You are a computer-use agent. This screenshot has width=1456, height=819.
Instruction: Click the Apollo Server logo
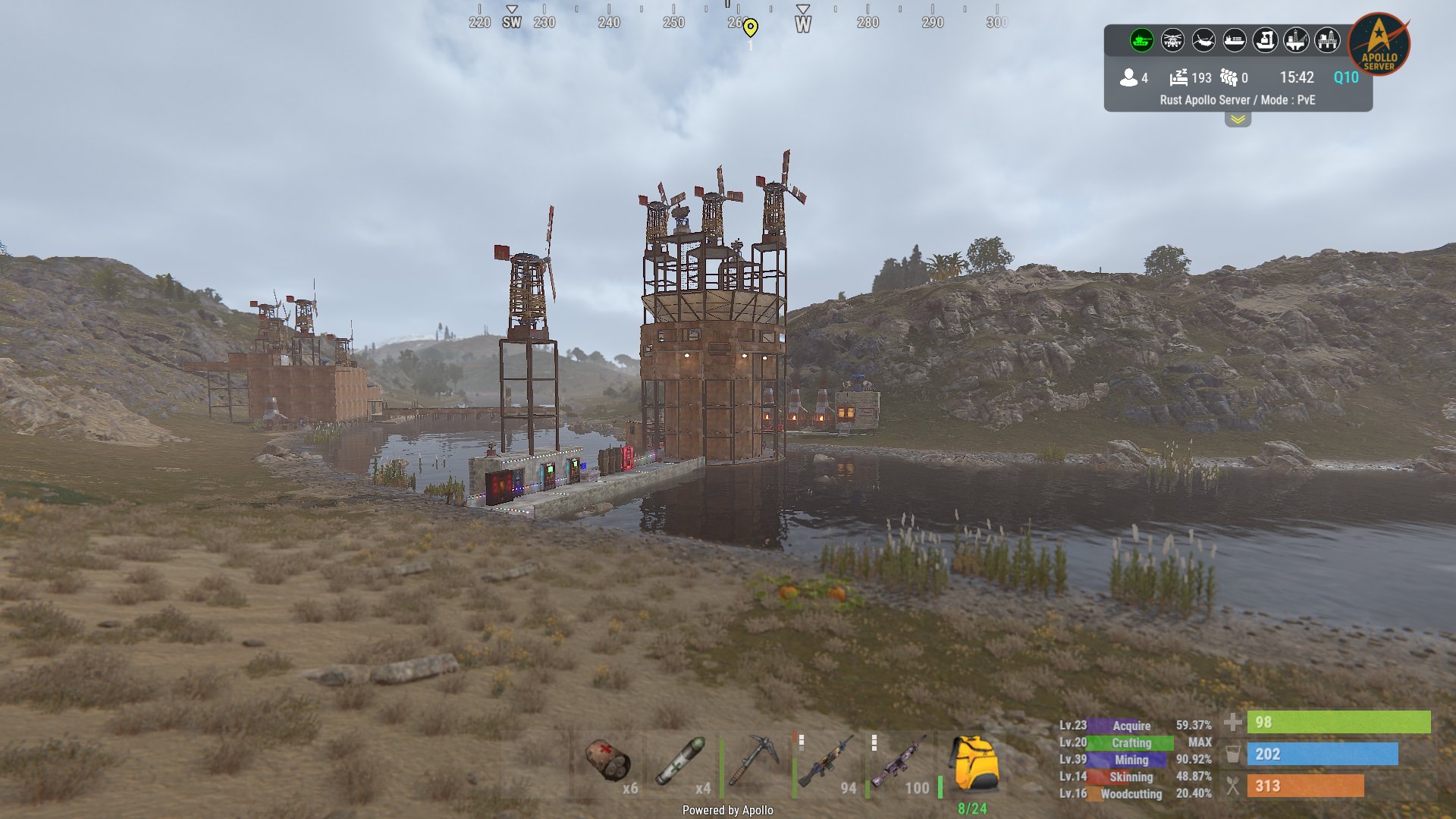pos(1379,44)
